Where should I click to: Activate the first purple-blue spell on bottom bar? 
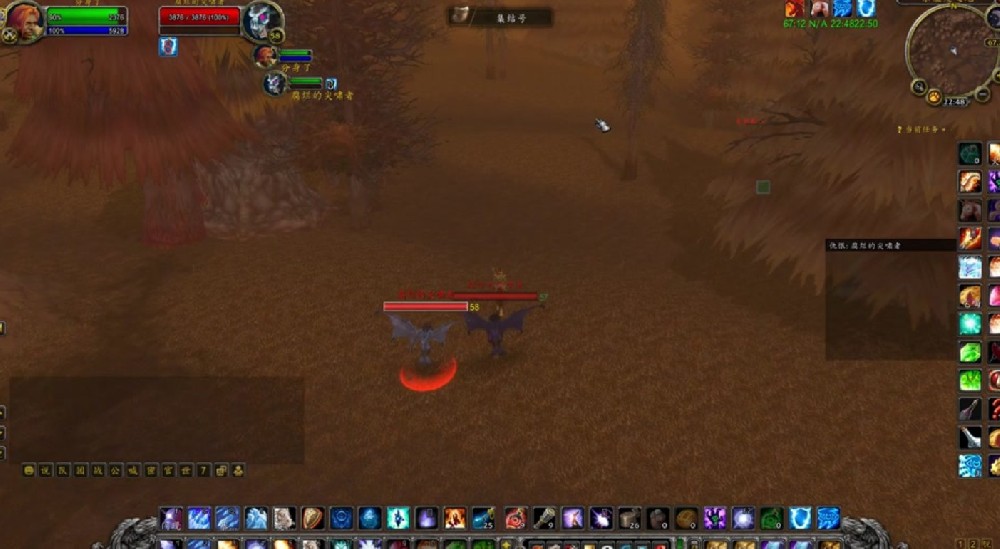pos(172,518)
